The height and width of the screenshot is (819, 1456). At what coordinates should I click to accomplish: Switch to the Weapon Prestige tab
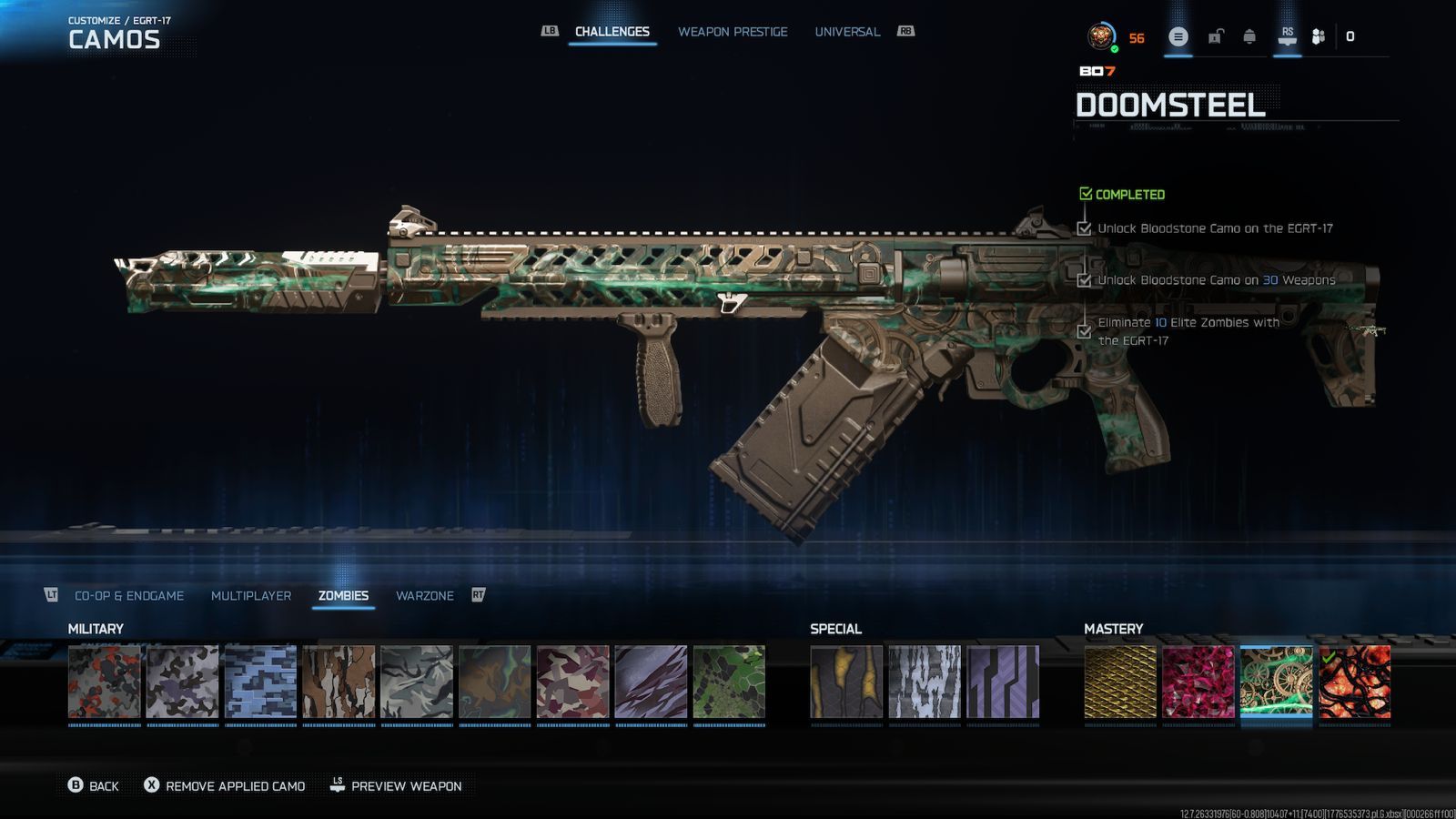[733, 32]
